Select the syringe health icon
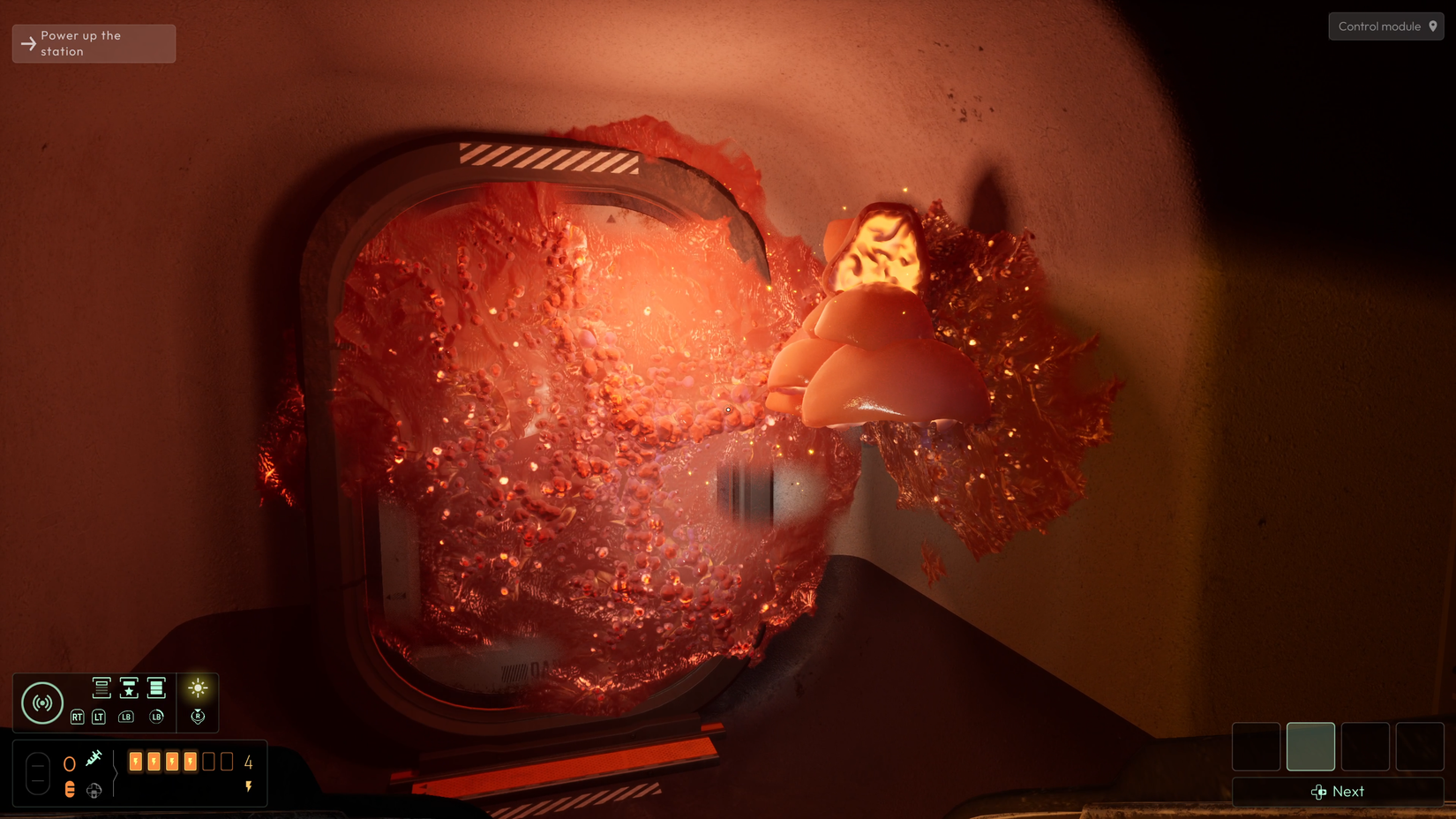1456x819 pixels. 94,757
